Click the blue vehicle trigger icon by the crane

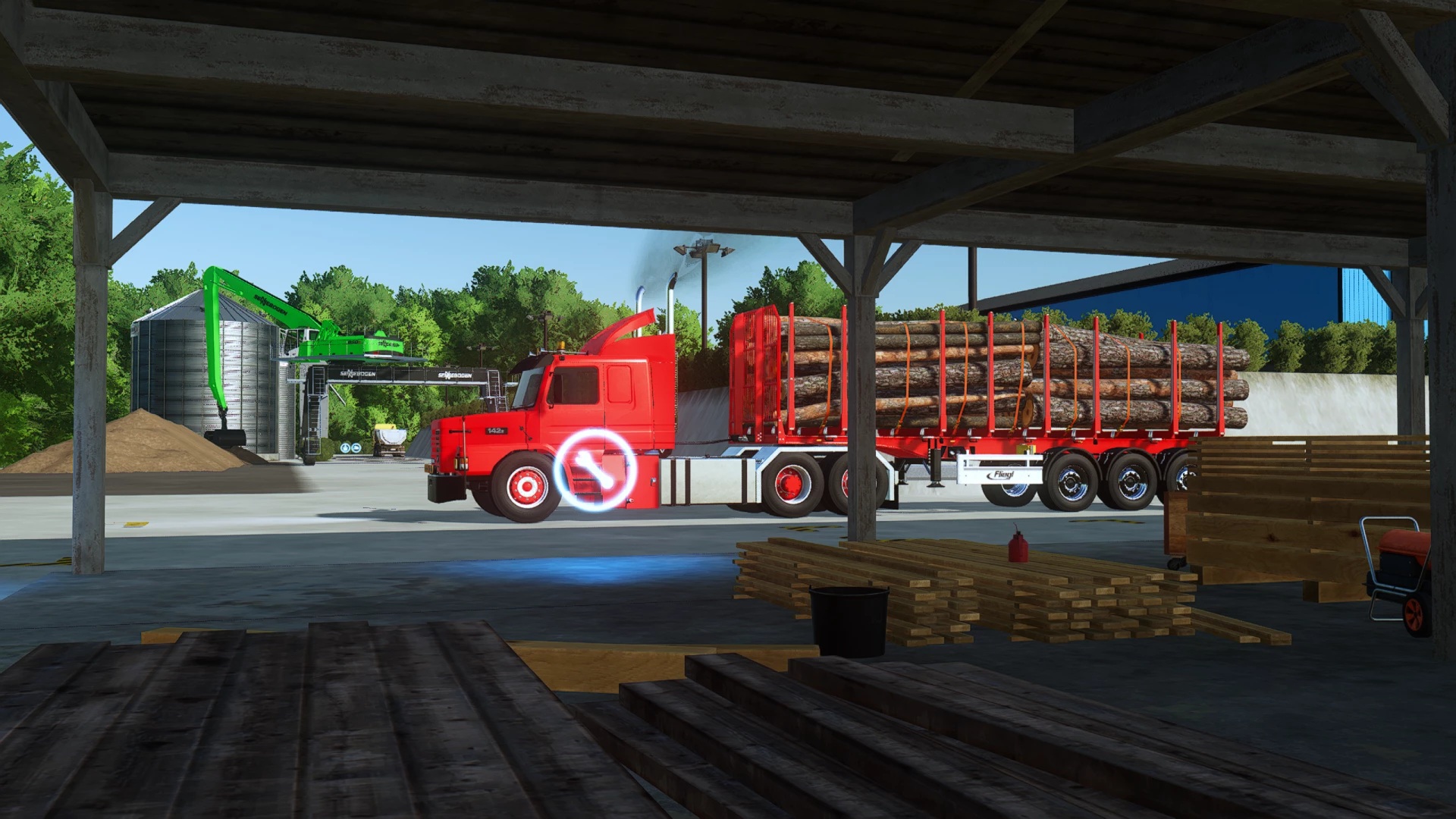coord(355,447)
